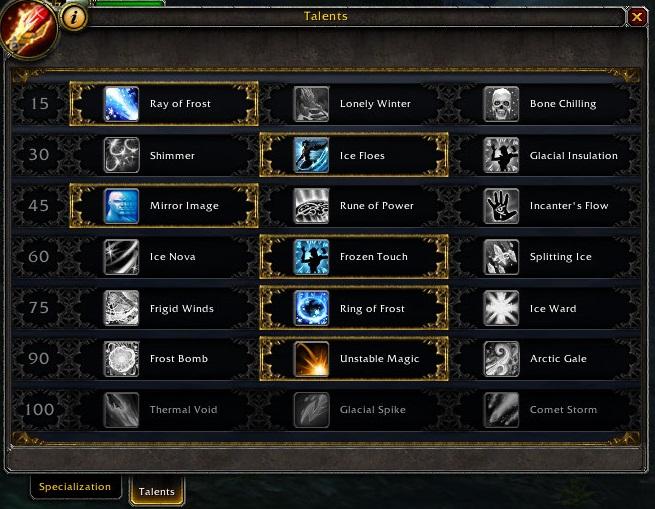Viewport: 655px width, 509px height.
Task: Choose the Rune of Power talent
Action: pos(354,206)
